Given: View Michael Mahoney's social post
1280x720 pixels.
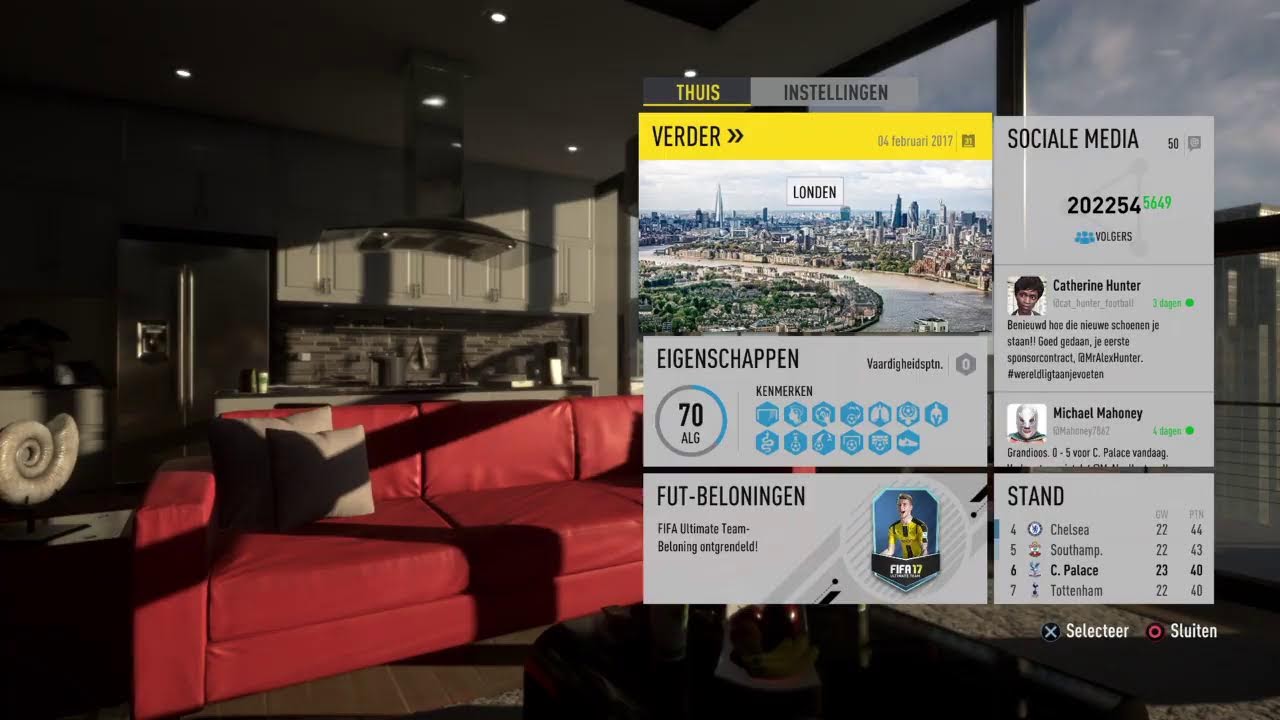Looking at the screenshot, I should [x=1103, y=430].
